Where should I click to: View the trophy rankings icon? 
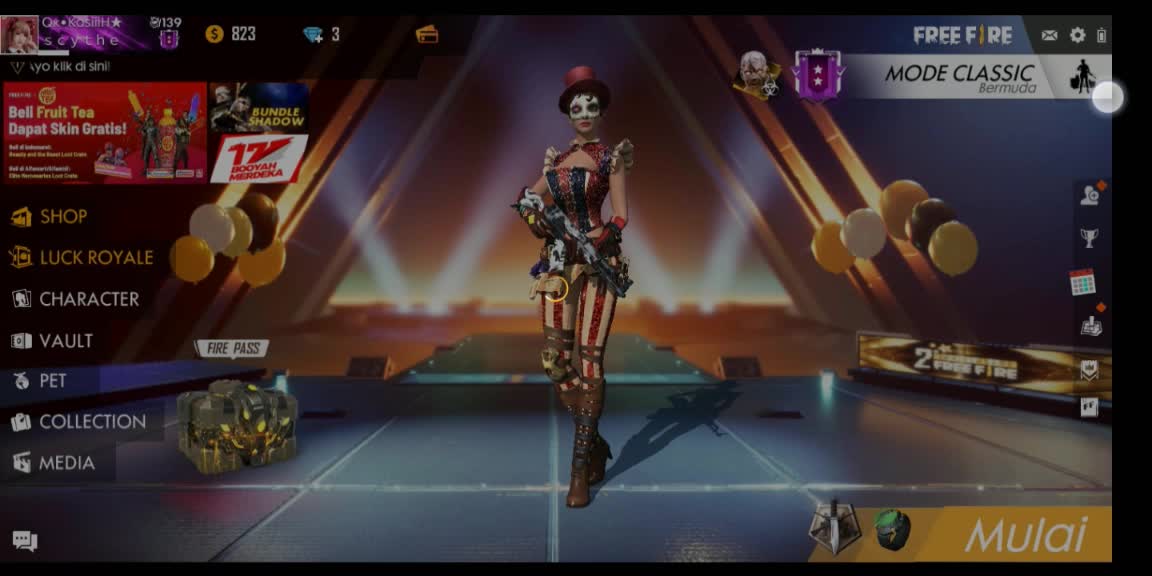pyautogui.click(x=1089, y=238)
